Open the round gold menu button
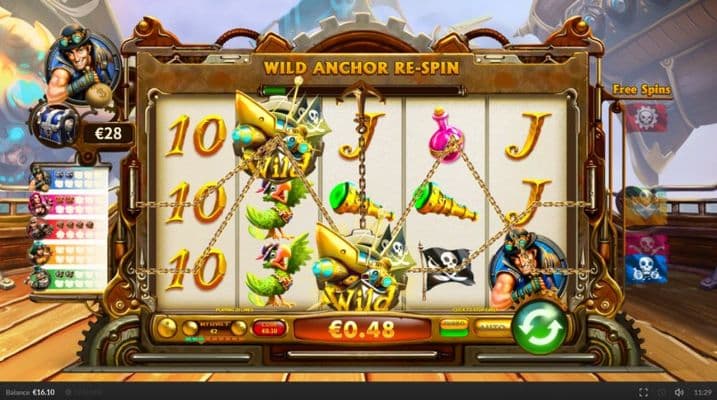 (166, 327)
